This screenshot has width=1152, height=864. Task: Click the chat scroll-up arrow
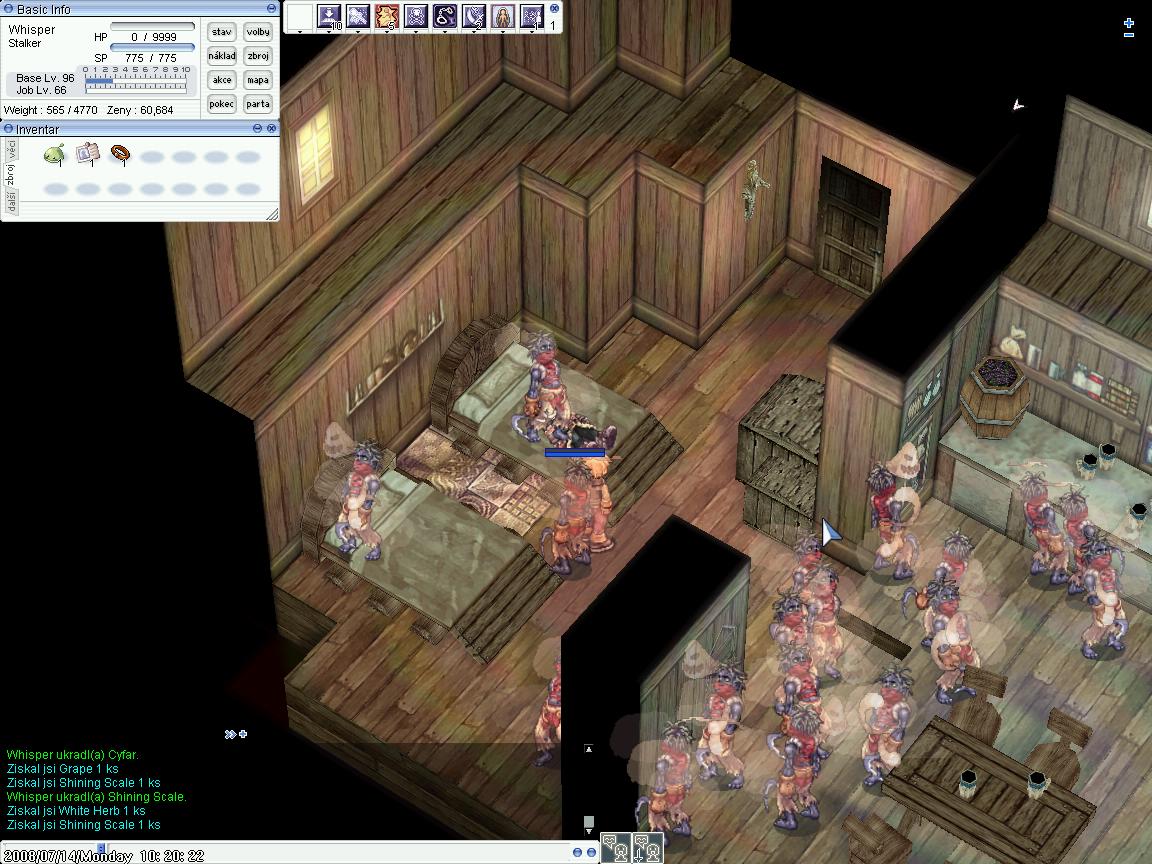tap(588, 748)
